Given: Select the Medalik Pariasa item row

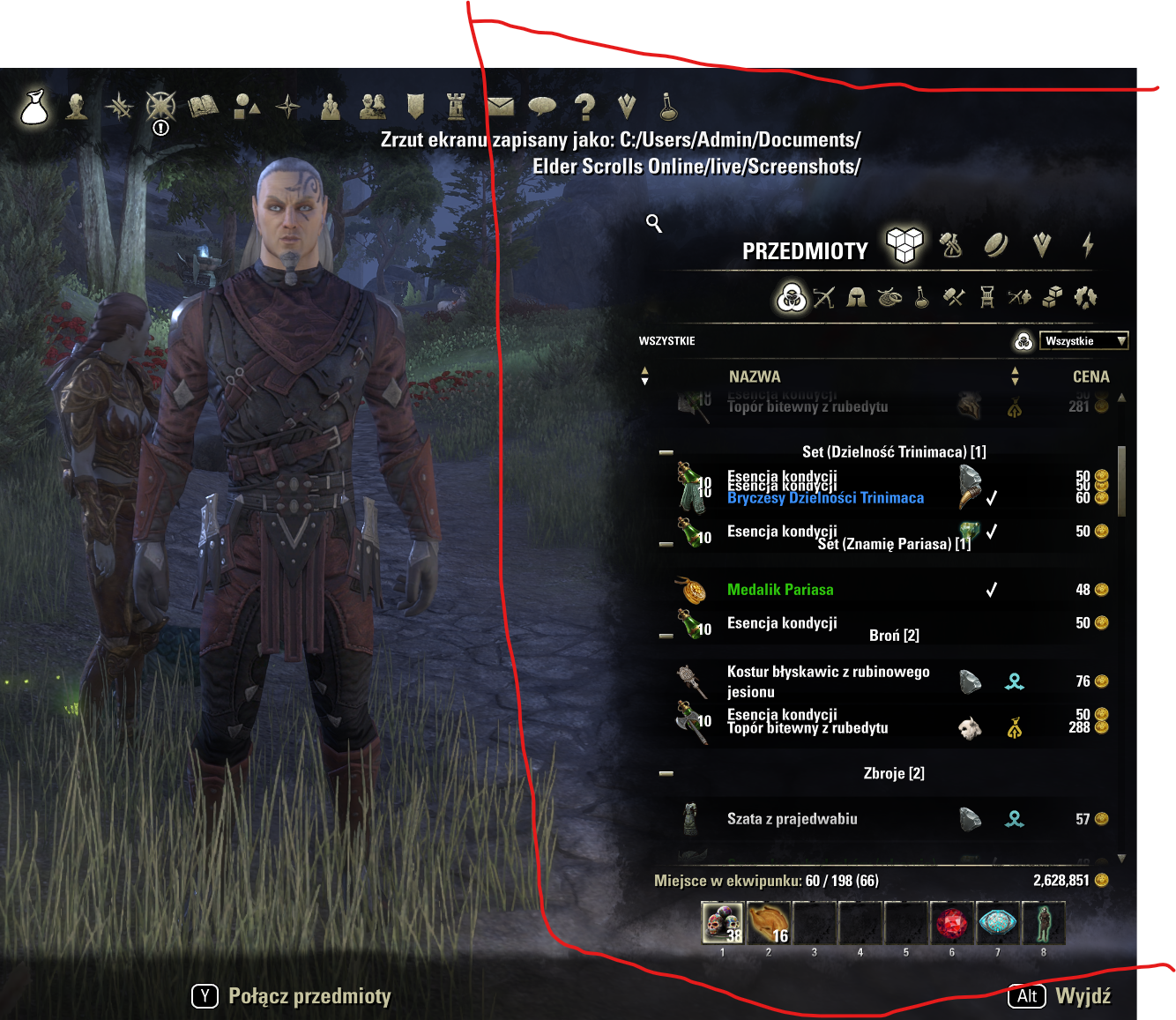Looking at the screenshot, I should pos(780,590).
